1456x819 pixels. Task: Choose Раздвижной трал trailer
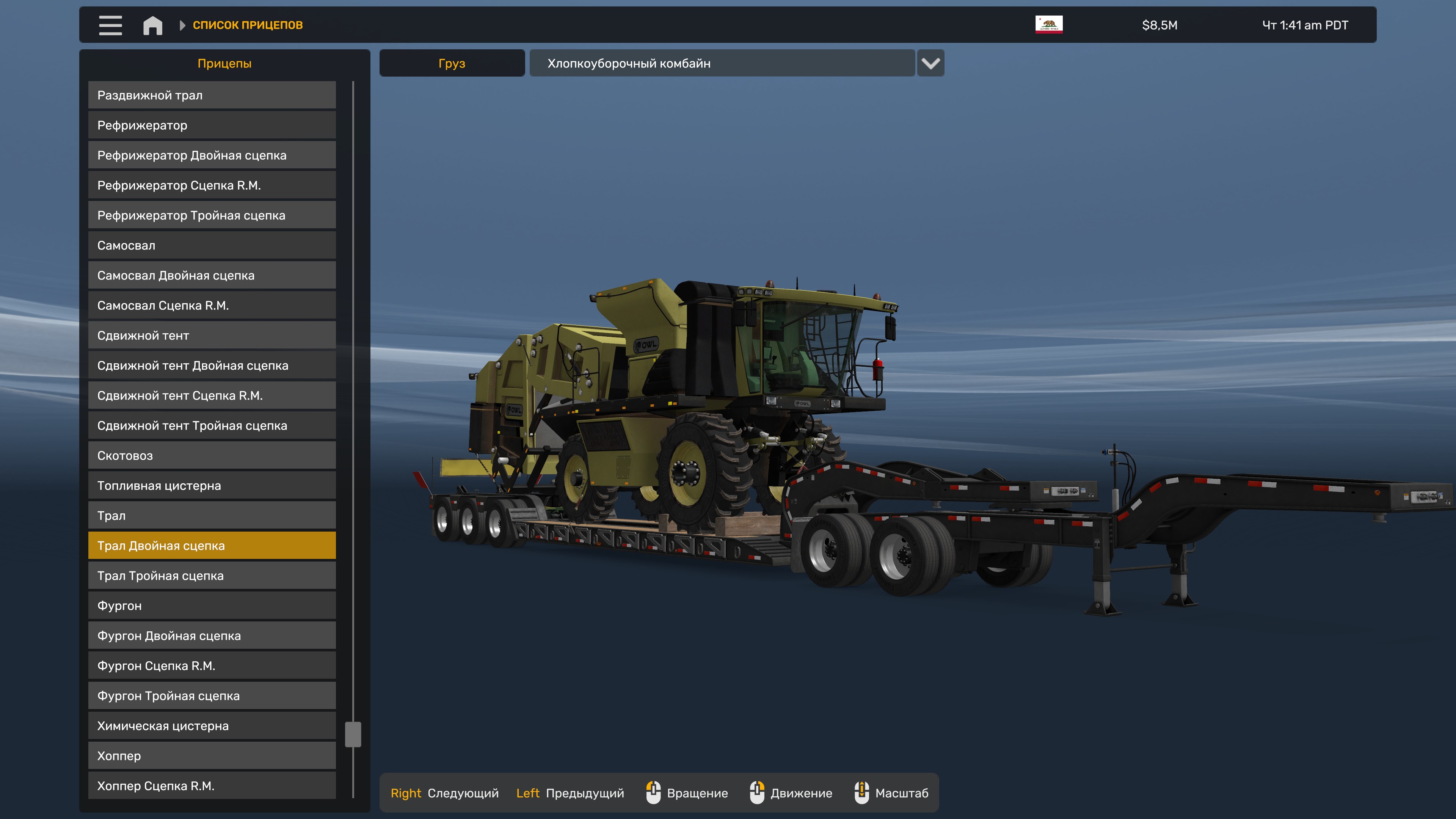tap(212, 95)
